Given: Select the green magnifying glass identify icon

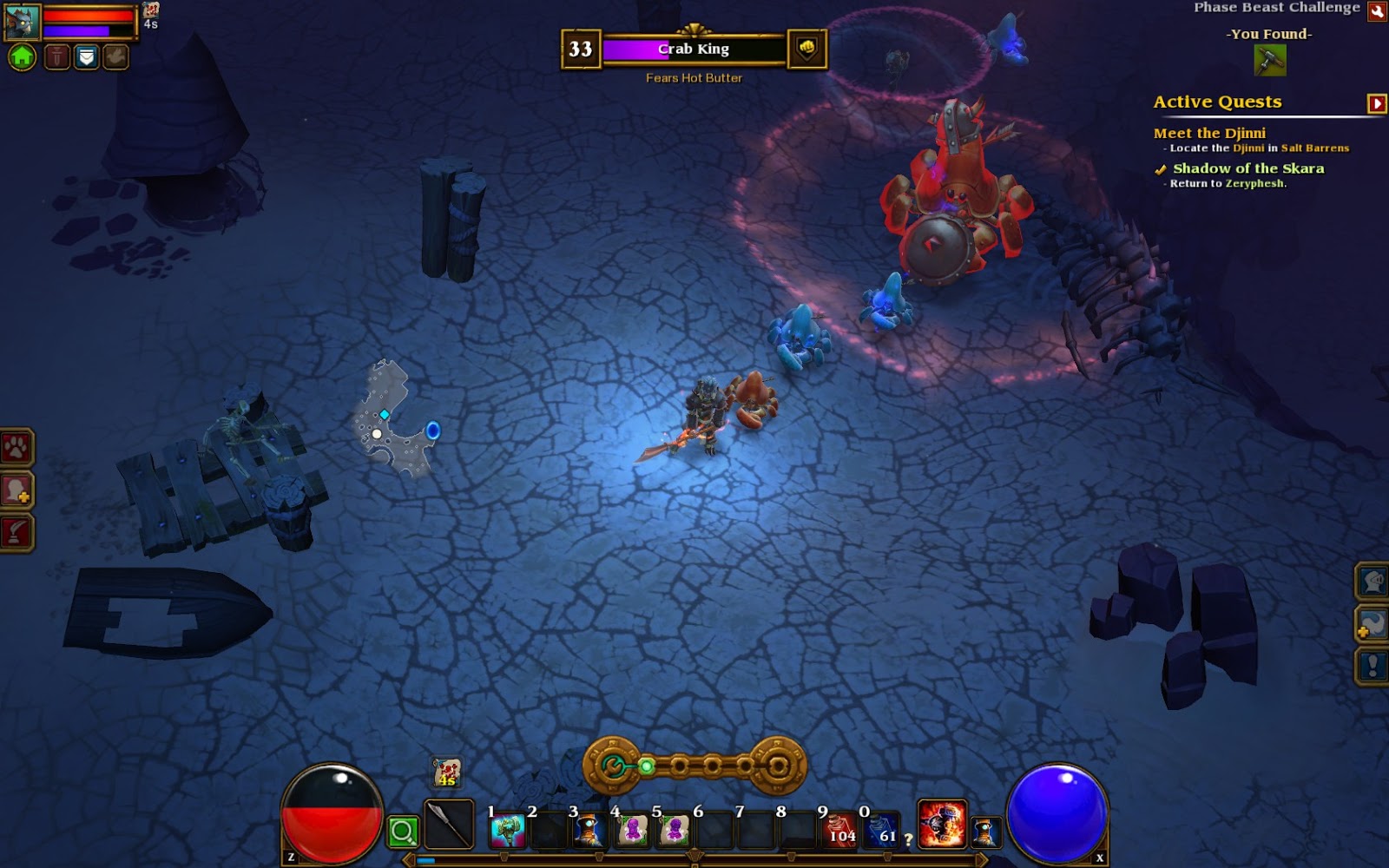Looking at the screenshot, I should [405, 829].
